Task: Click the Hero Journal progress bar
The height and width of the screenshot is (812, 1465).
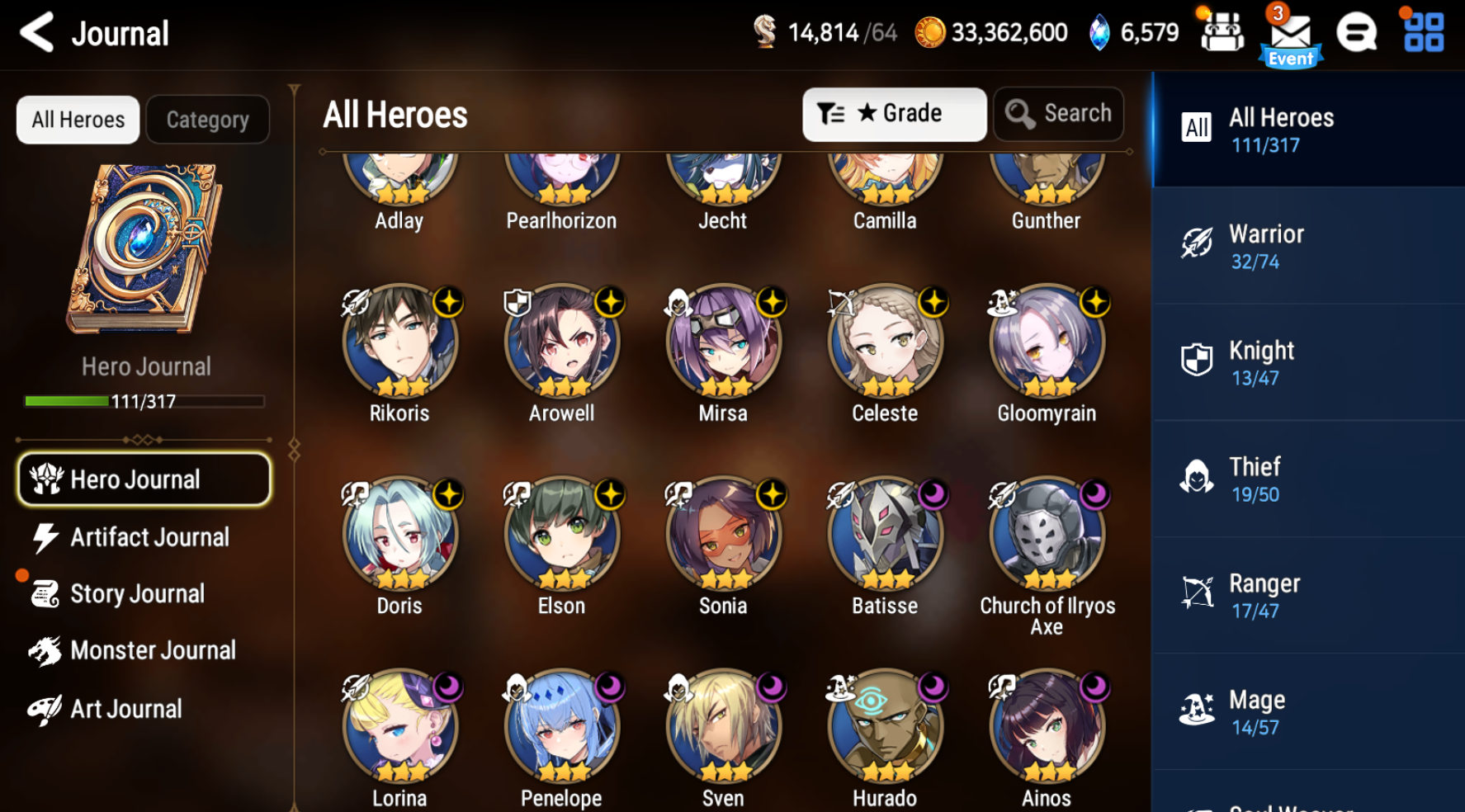Action: (144, 403)
